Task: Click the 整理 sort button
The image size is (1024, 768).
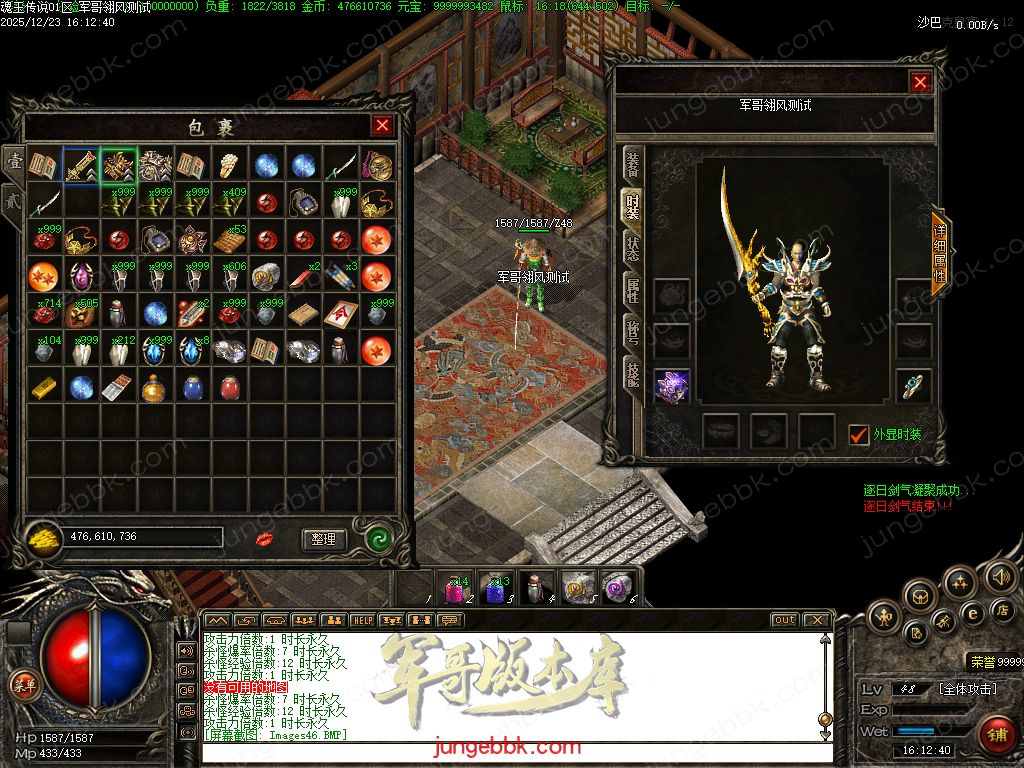Action: coord(323,539)
